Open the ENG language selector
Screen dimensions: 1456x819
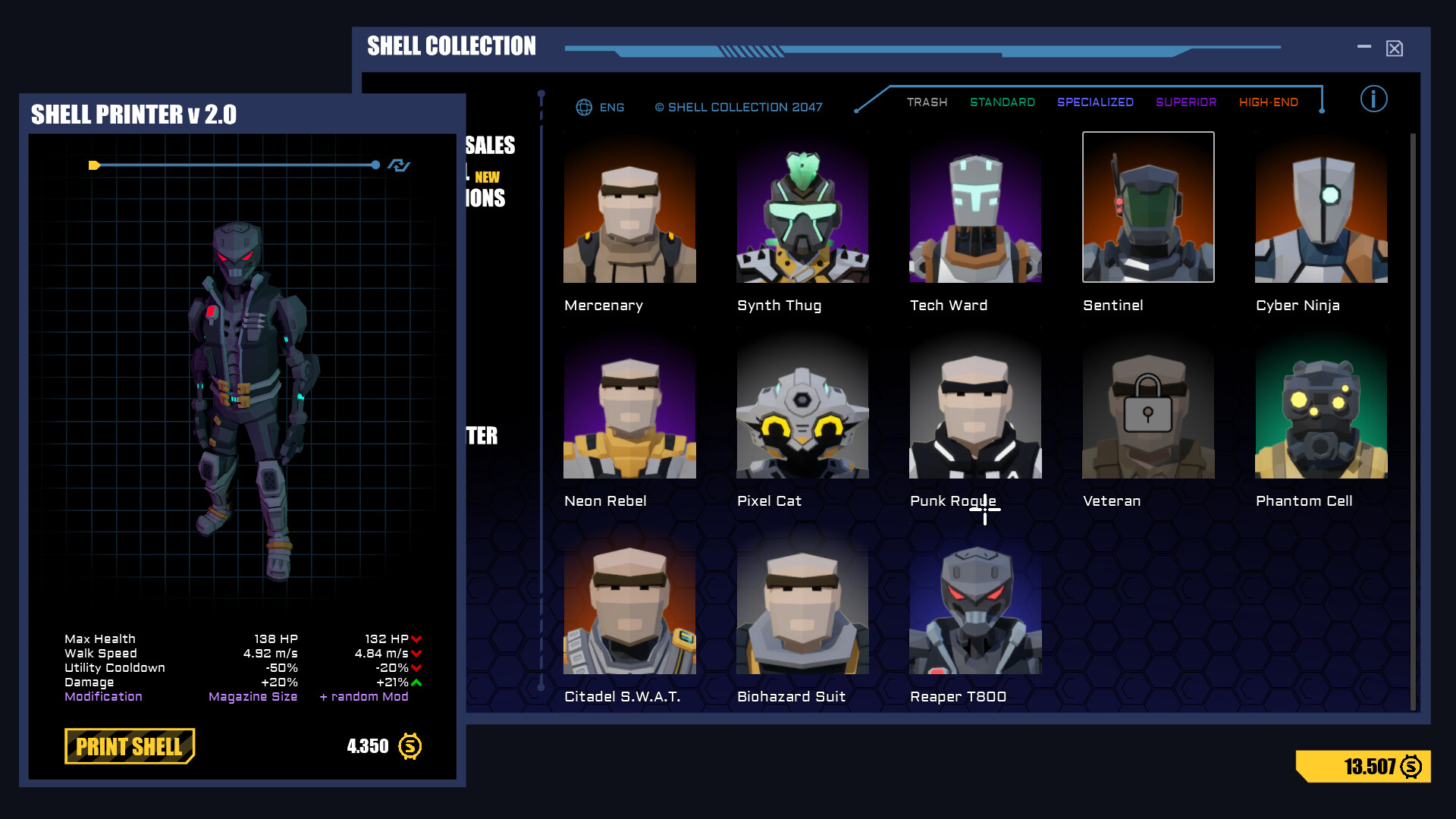pyautogui.click(x=610, y=107)
